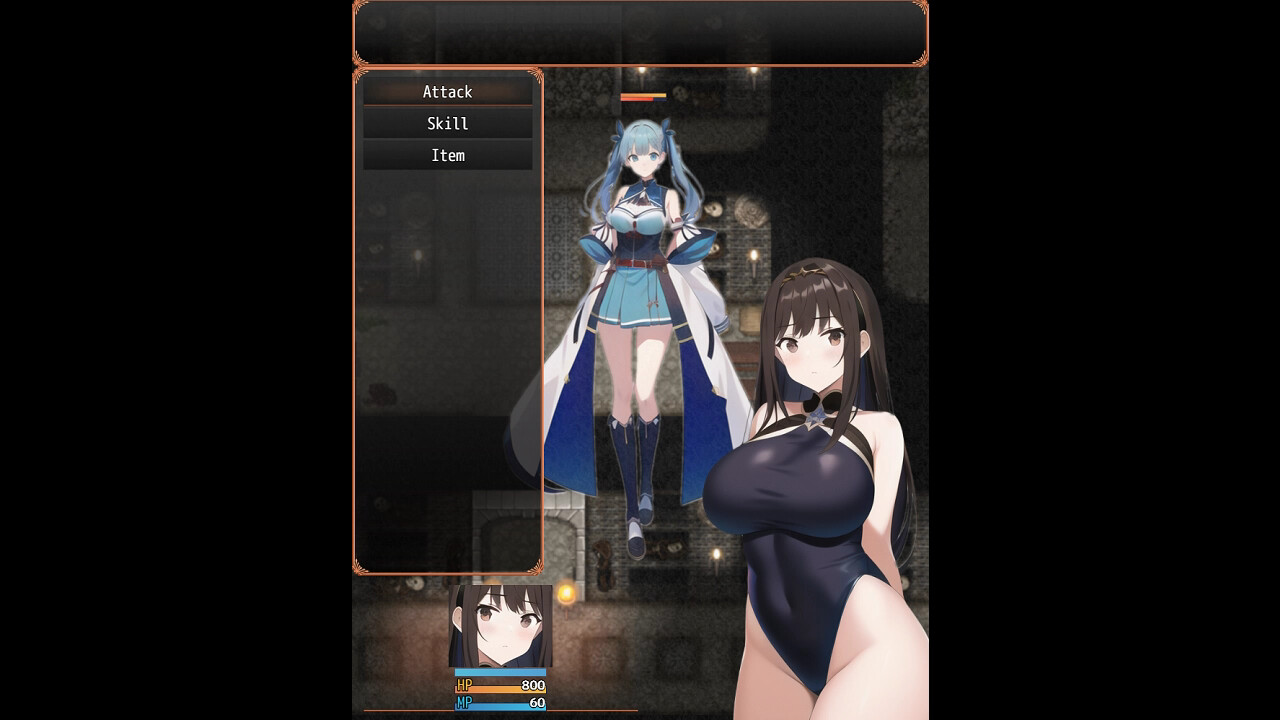Click the MP label next to the blue bar
This screenshot has width=1280, height=720.
click(462, 703)
